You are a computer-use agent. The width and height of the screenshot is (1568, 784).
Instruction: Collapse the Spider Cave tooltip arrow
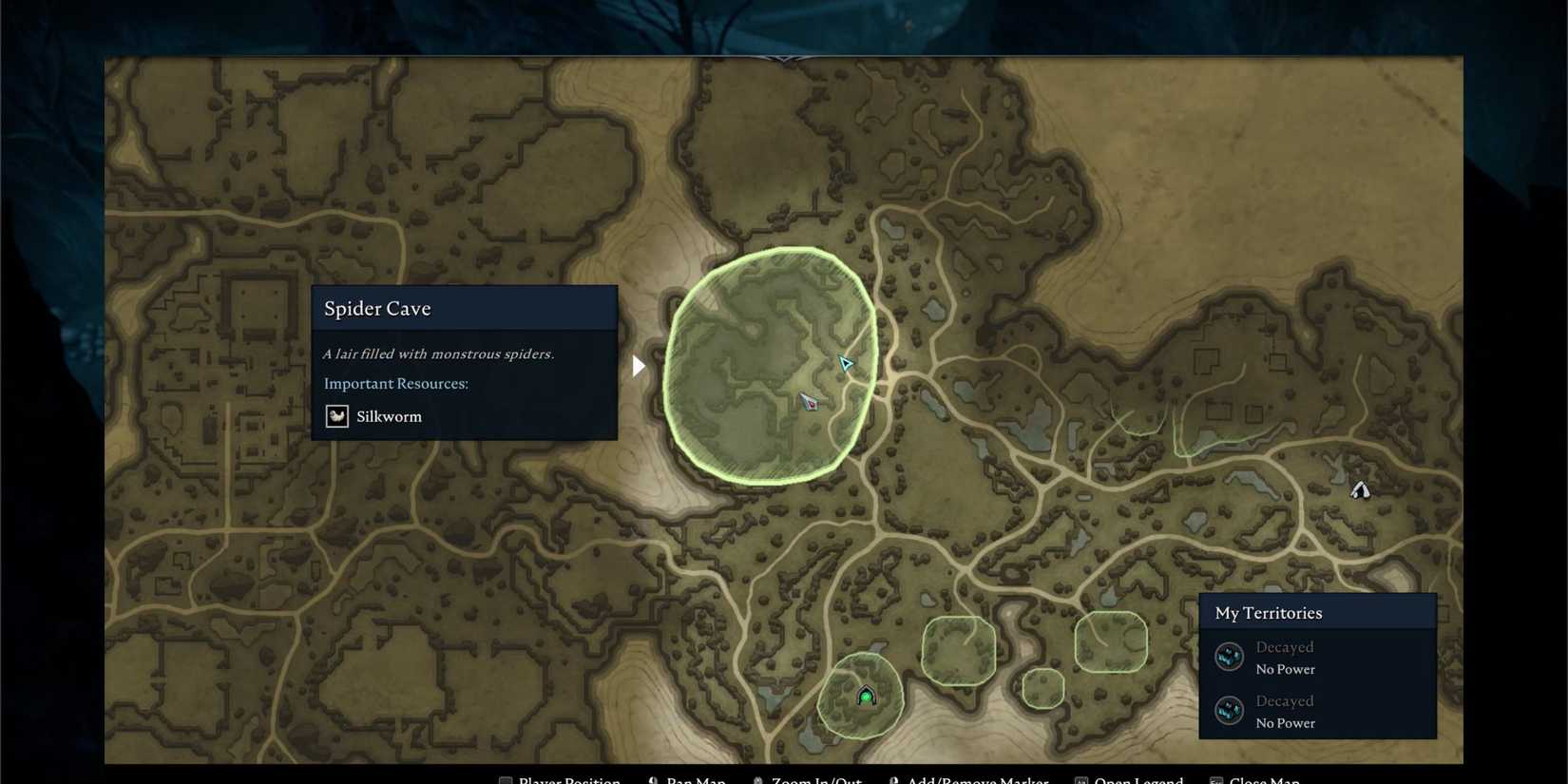637,365
